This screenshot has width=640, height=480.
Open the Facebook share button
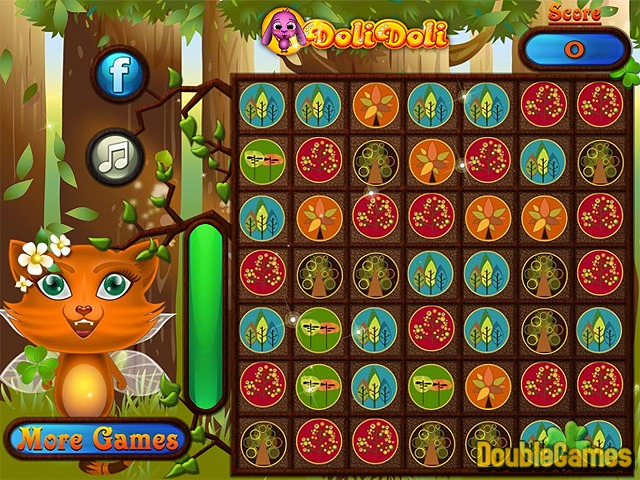[x=121, y=72]
